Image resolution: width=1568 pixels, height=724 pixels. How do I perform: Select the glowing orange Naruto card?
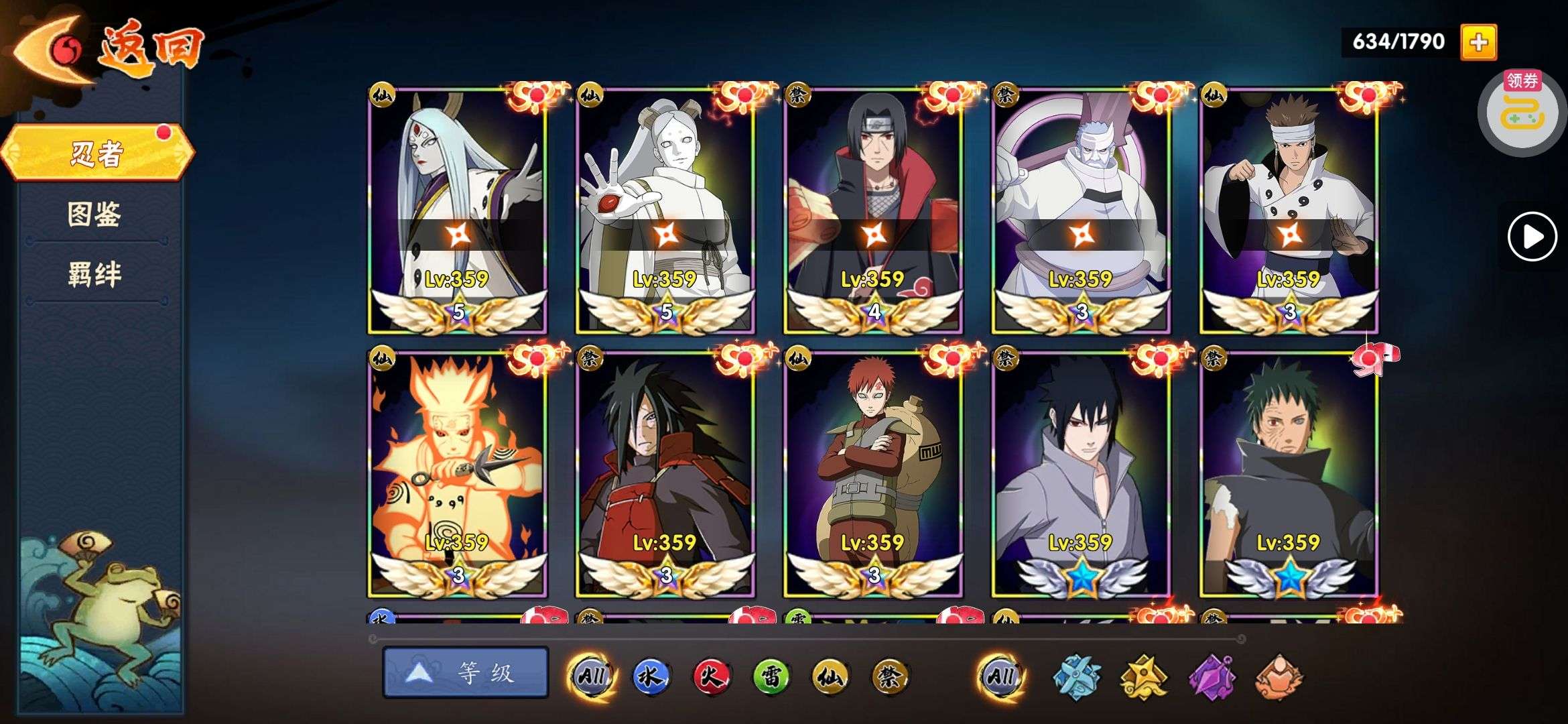(458, 473)
